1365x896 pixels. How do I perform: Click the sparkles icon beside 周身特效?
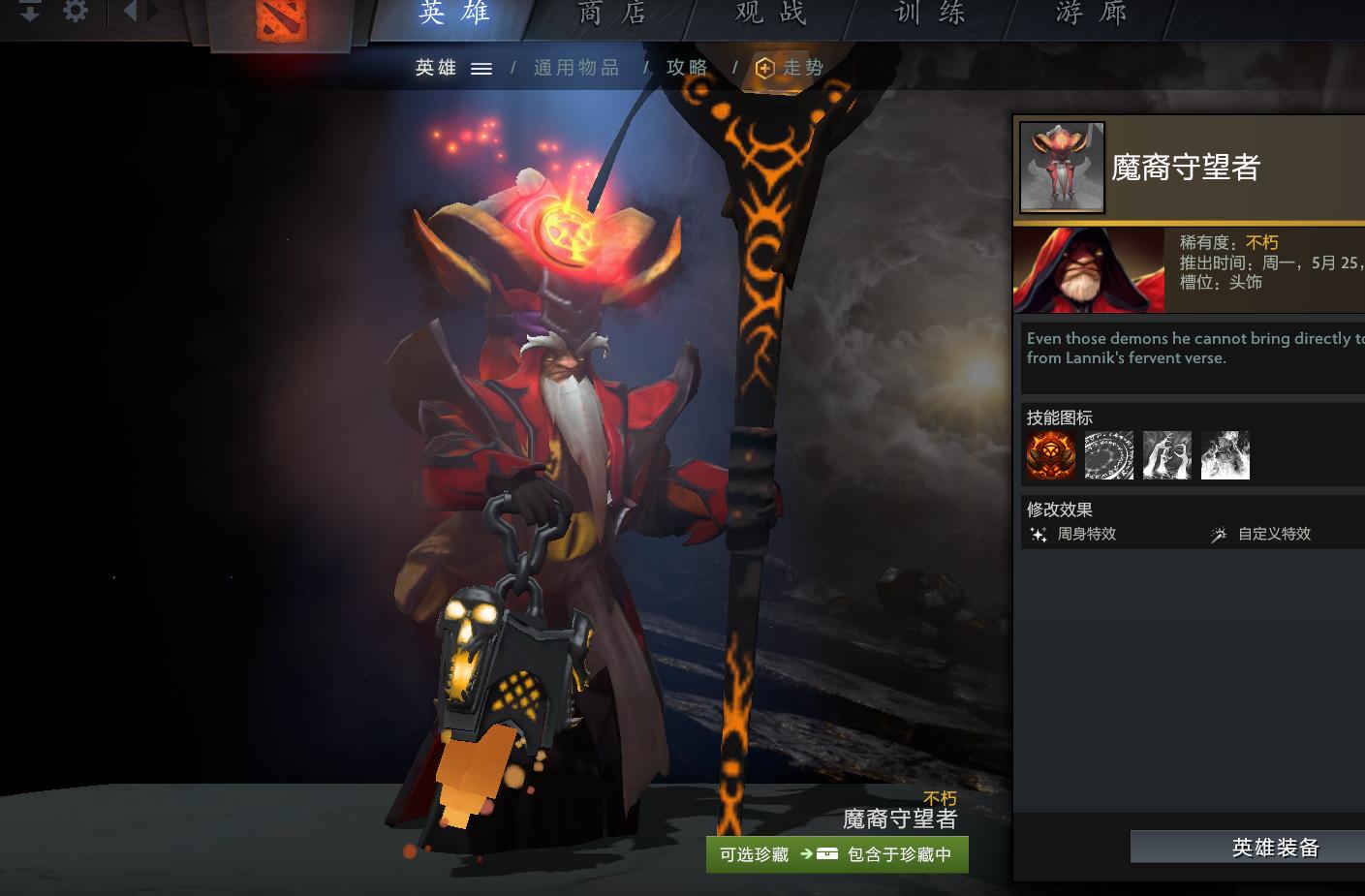coord(1038,534)
